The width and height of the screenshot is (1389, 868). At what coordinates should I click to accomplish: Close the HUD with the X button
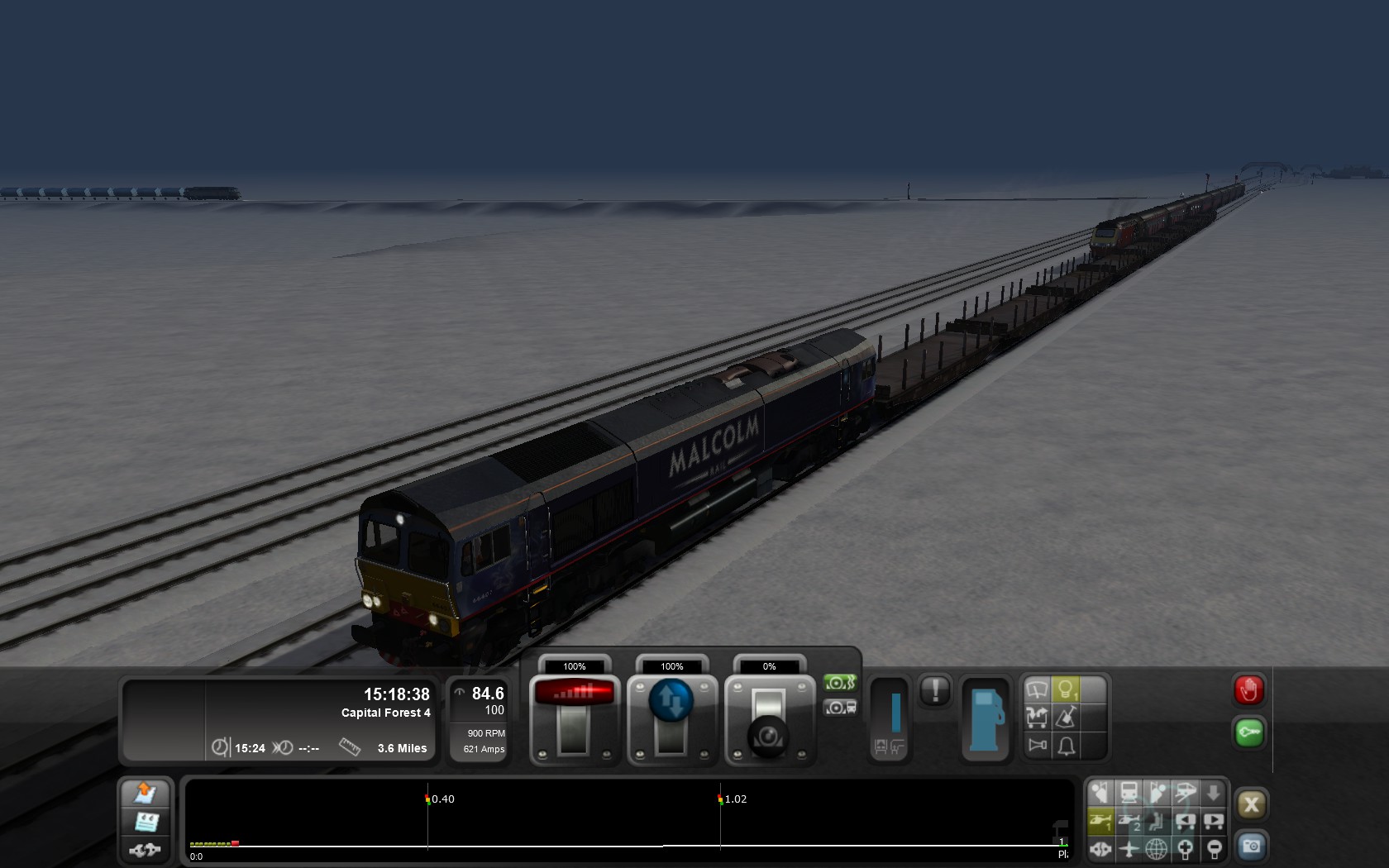[1251, 804]
